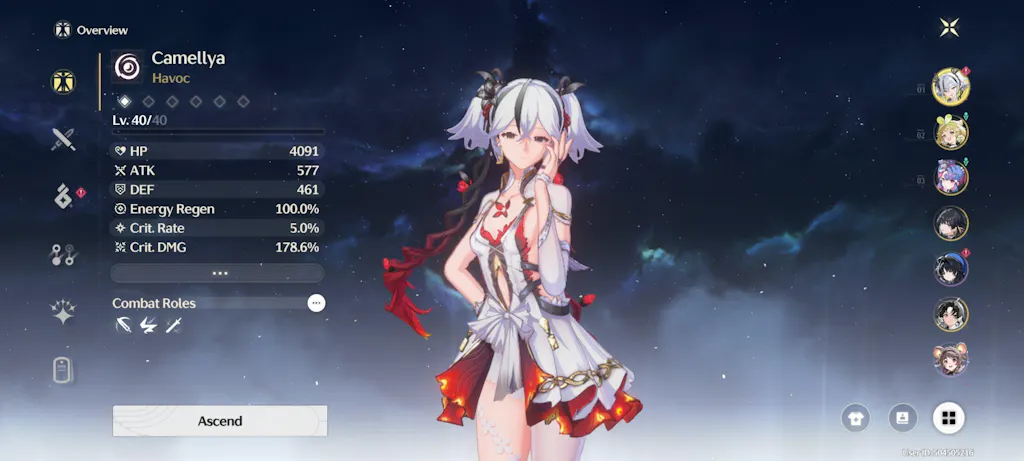This screenshot has width=1024, height=461.
Task: Open the echo tab with the red alert
Action: coord(64,197)
